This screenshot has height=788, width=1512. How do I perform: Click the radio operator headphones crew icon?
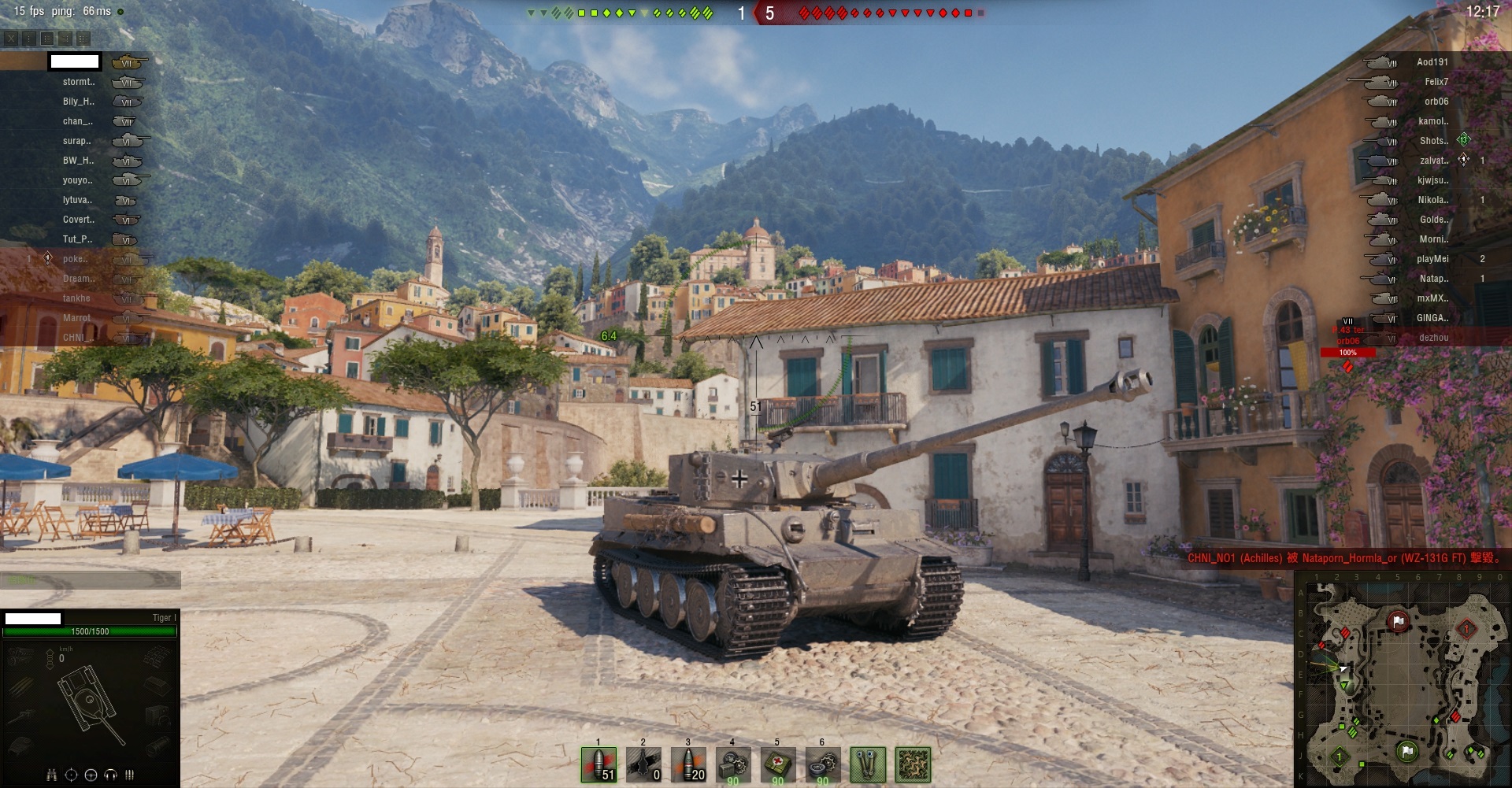(110, 775)
